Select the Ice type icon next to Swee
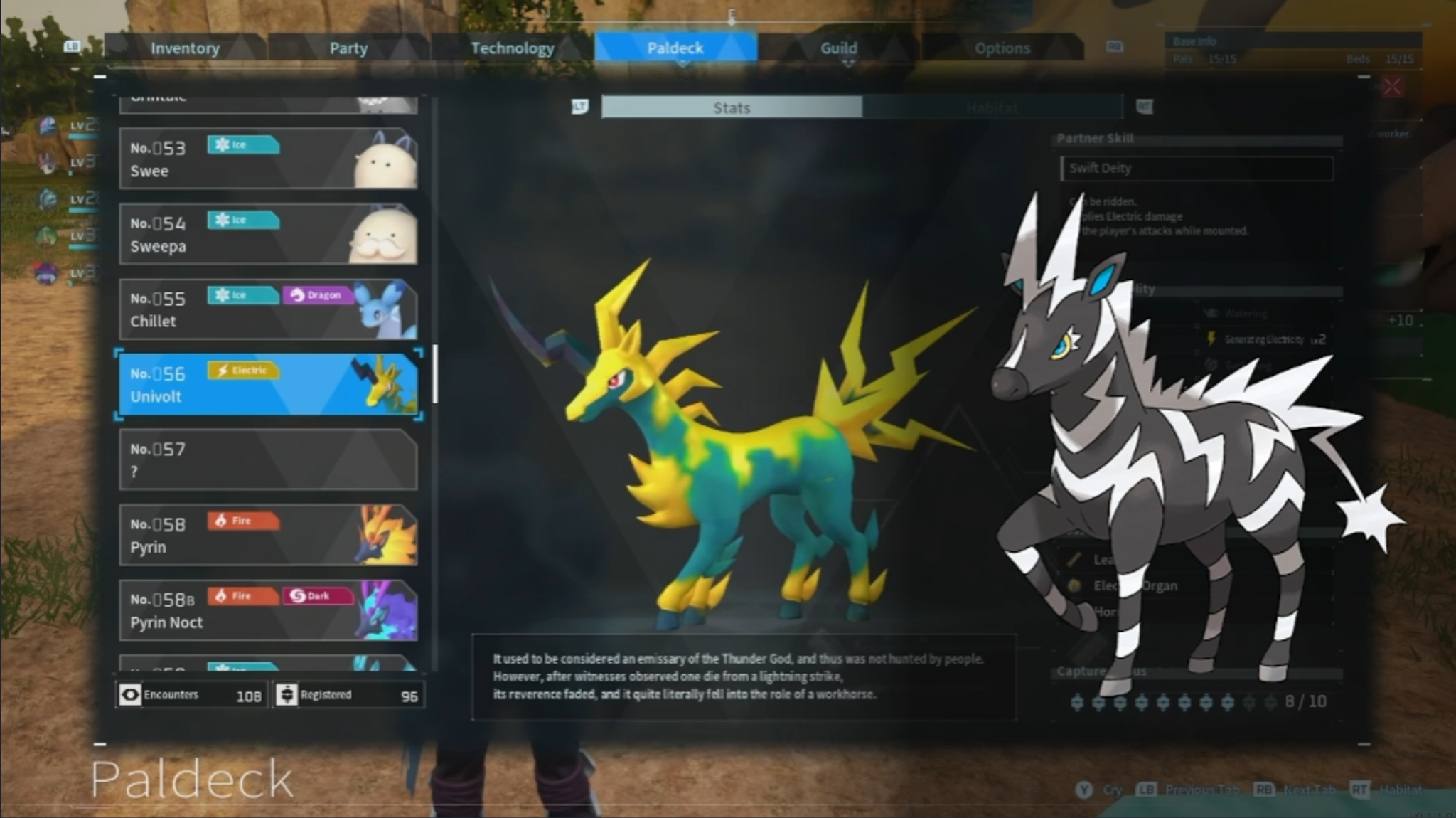 pos(242,144)
